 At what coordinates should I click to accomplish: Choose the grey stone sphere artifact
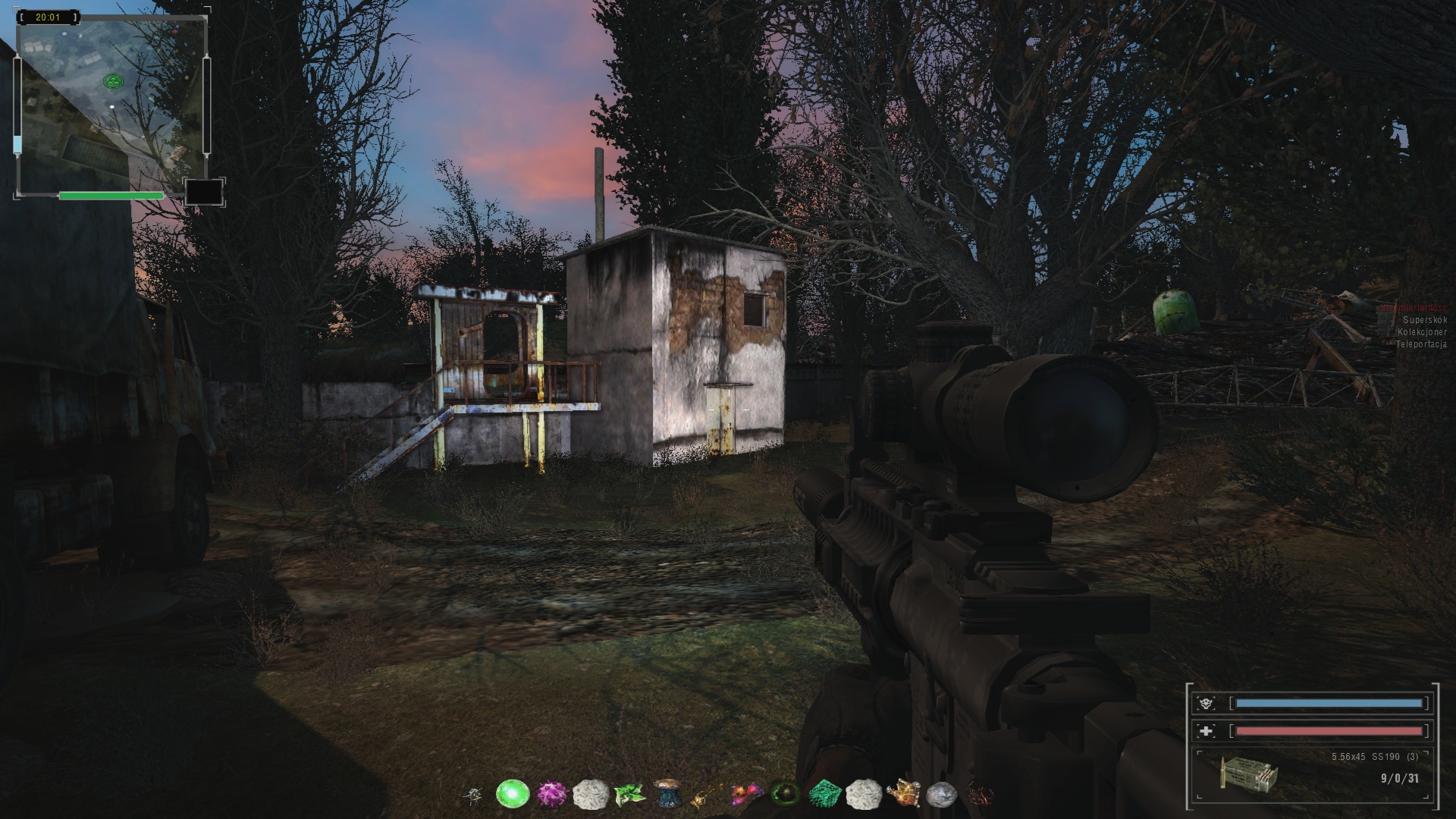coord(941,794)
